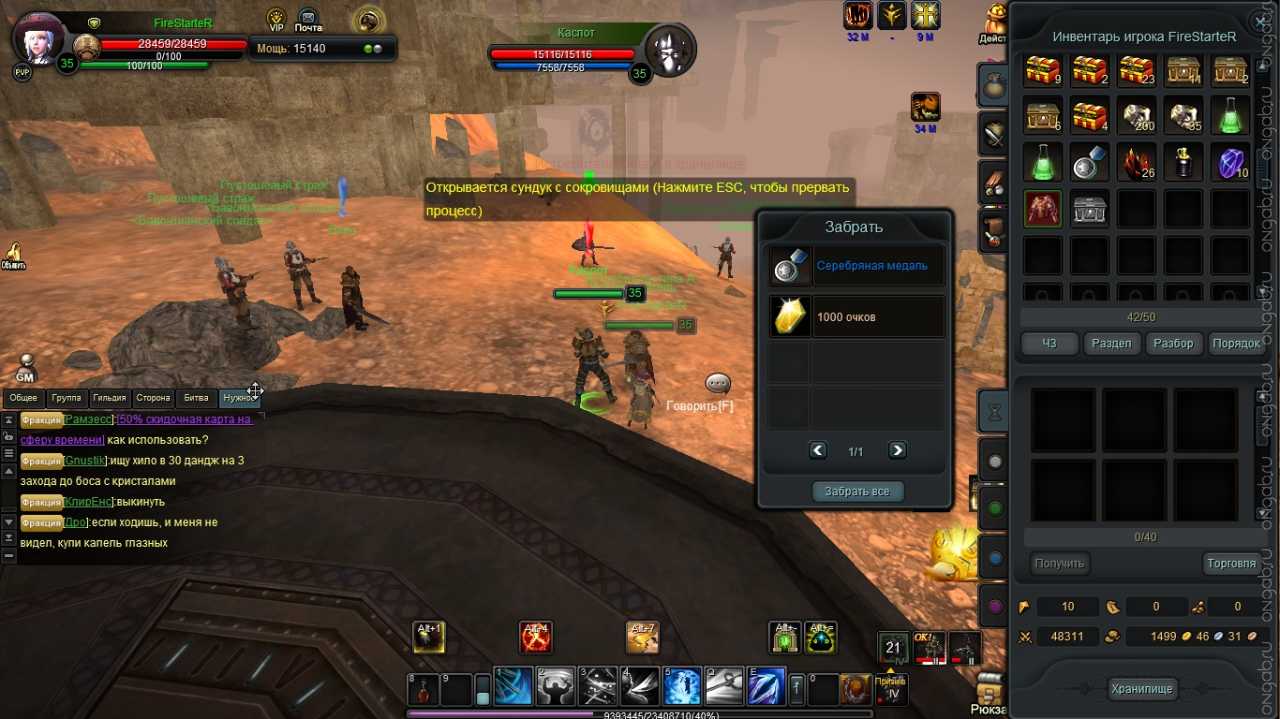Screen dimensions: 1280x719
Task: Take the "Серебряная медаль" loot item
Action: point(857,266)
